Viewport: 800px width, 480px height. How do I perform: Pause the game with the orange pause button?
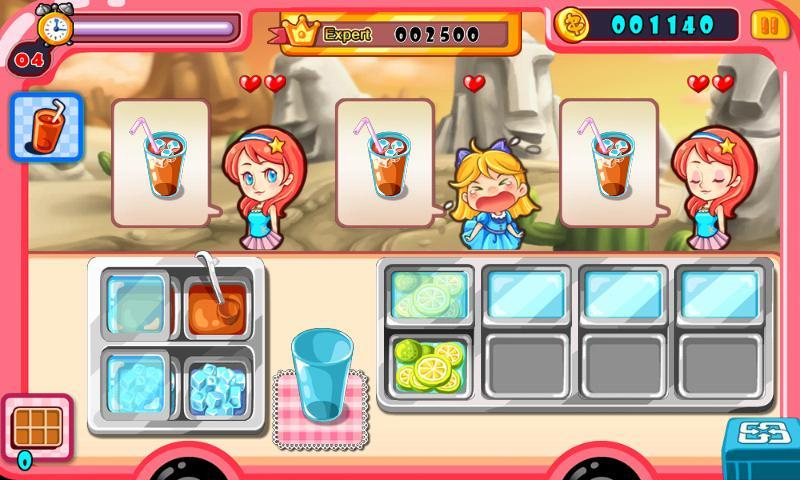pos(765,25)
